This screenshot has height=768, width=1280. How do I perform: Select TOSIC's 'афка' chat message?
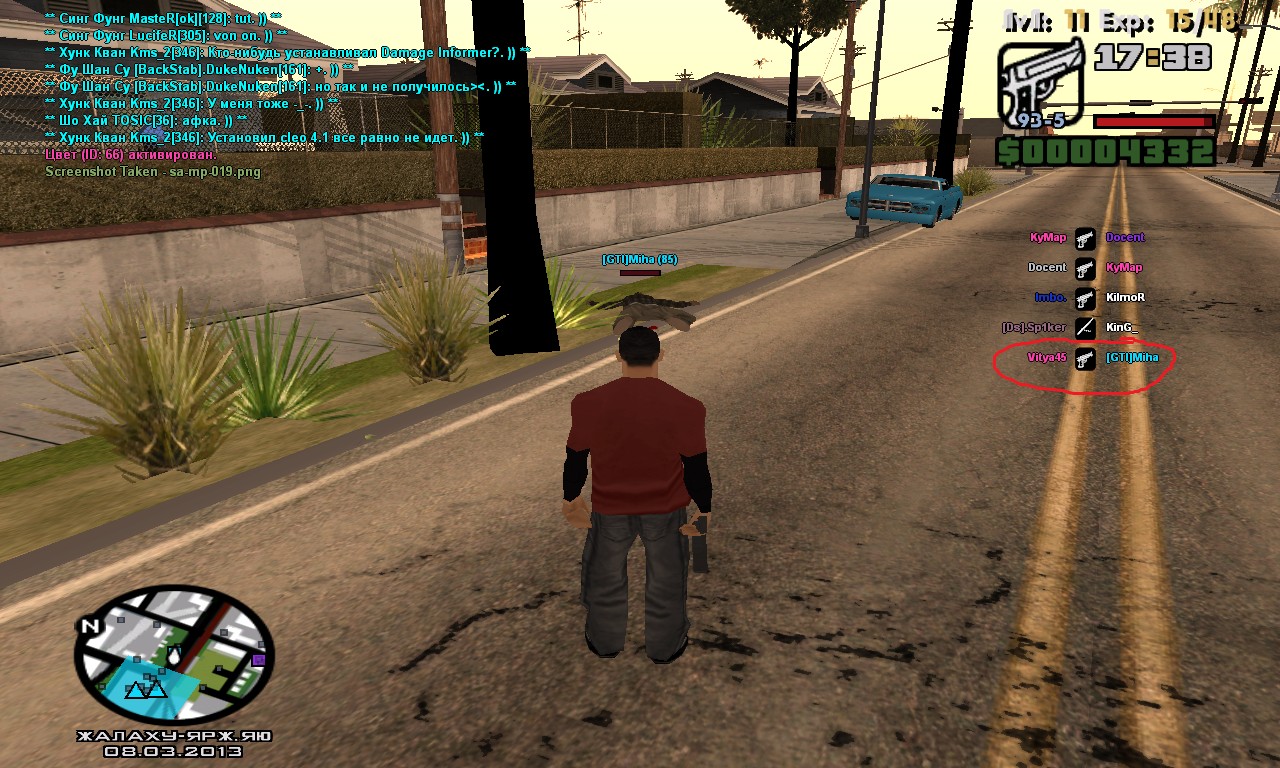coord(146,120)
